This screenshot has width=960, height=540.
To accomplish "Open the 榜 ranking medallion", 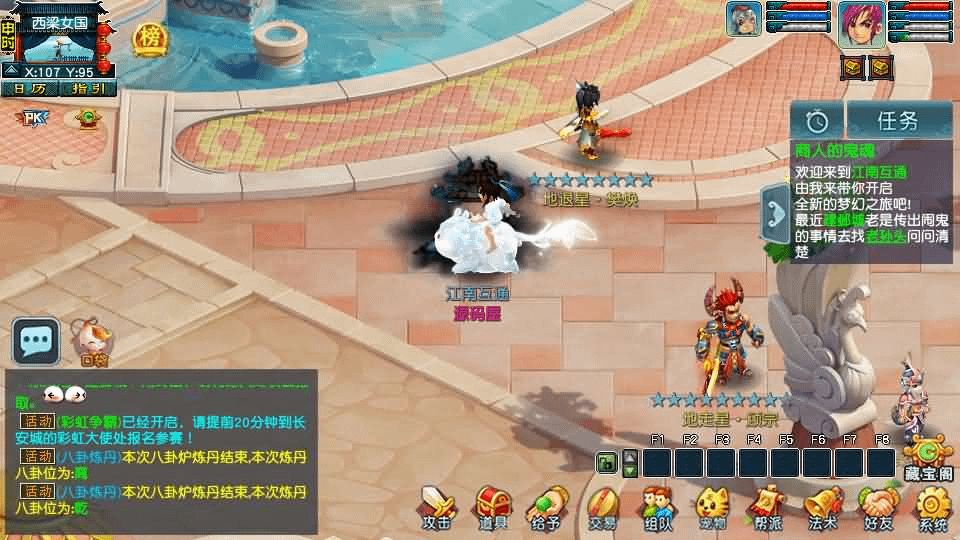I will click(150, 38).
